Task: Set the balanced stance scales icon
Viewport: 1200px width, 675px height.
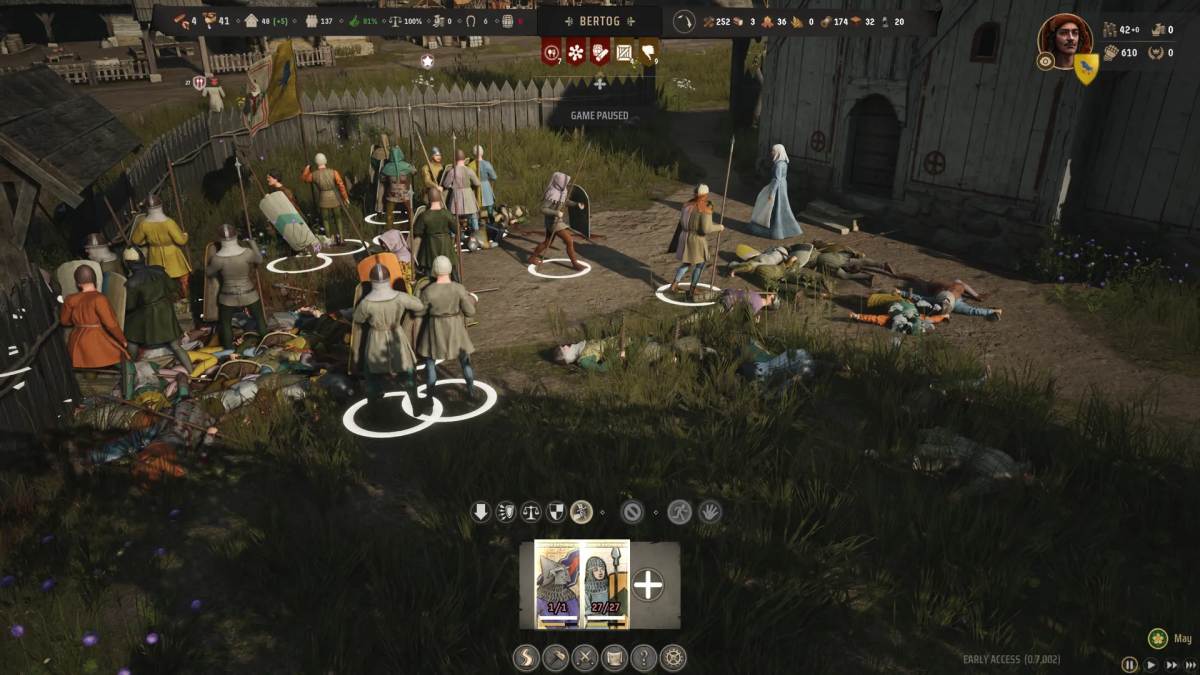Action: (531, 512)
